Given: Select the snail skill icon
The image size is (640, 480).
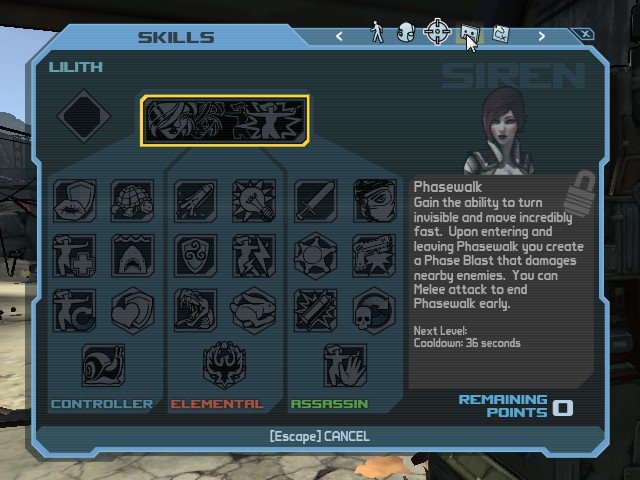Looking at the screenshot, I should coord(103,365).
